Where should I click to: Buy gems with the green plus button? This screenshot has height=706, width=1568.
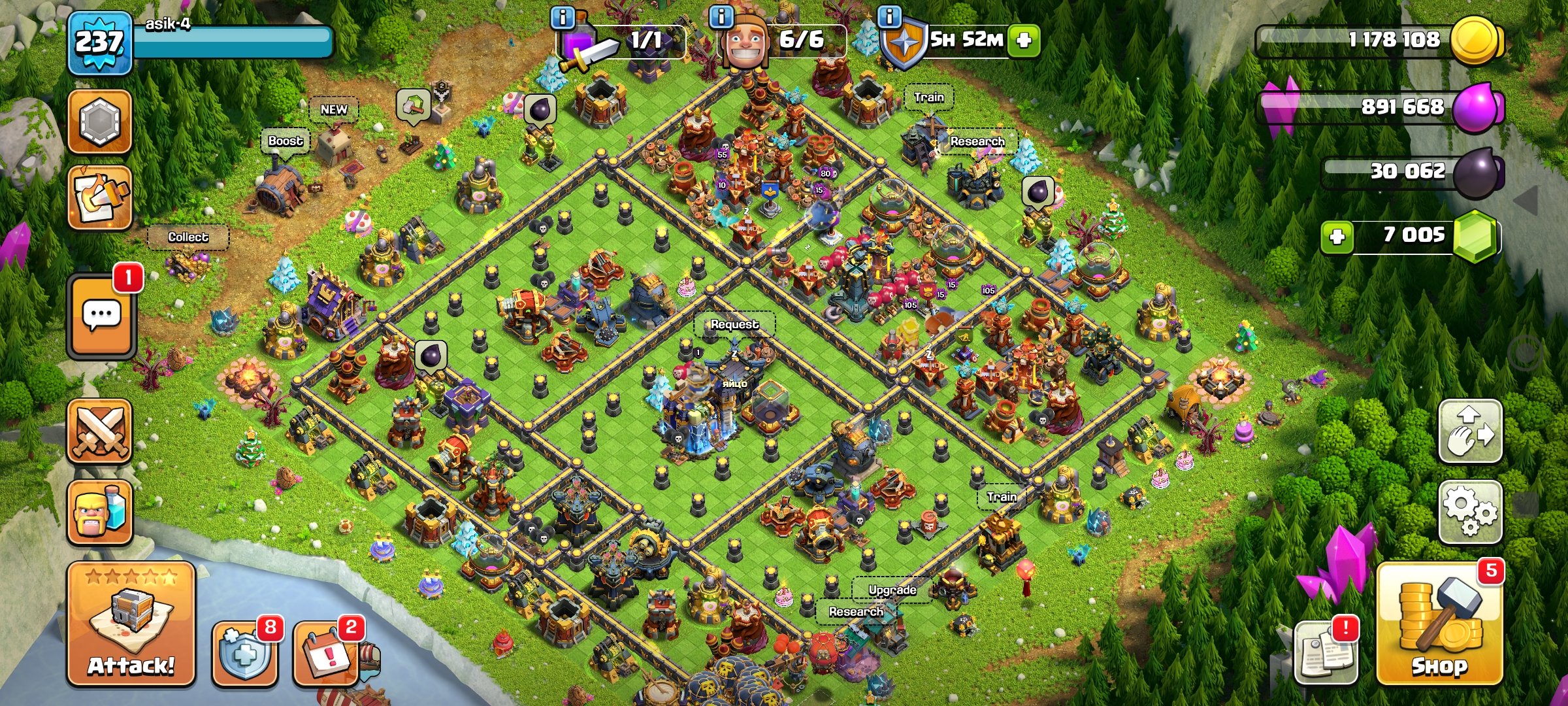pos(1337,237)
